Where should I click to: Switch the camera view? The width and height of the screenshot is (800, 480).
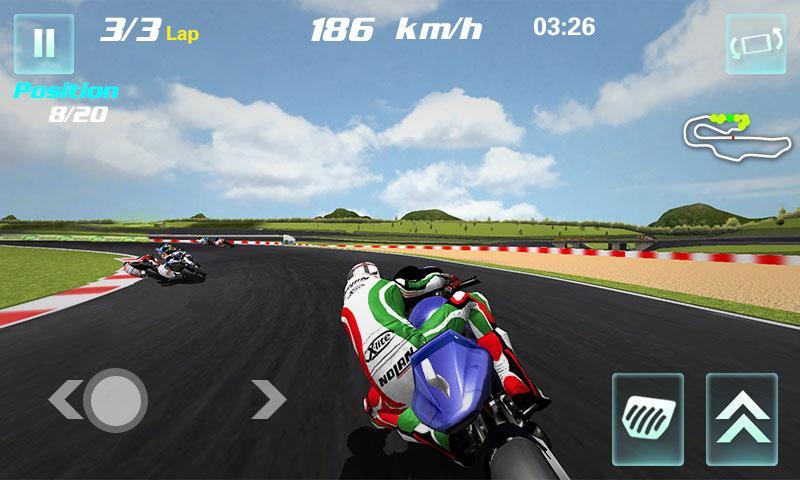[755, 44]
